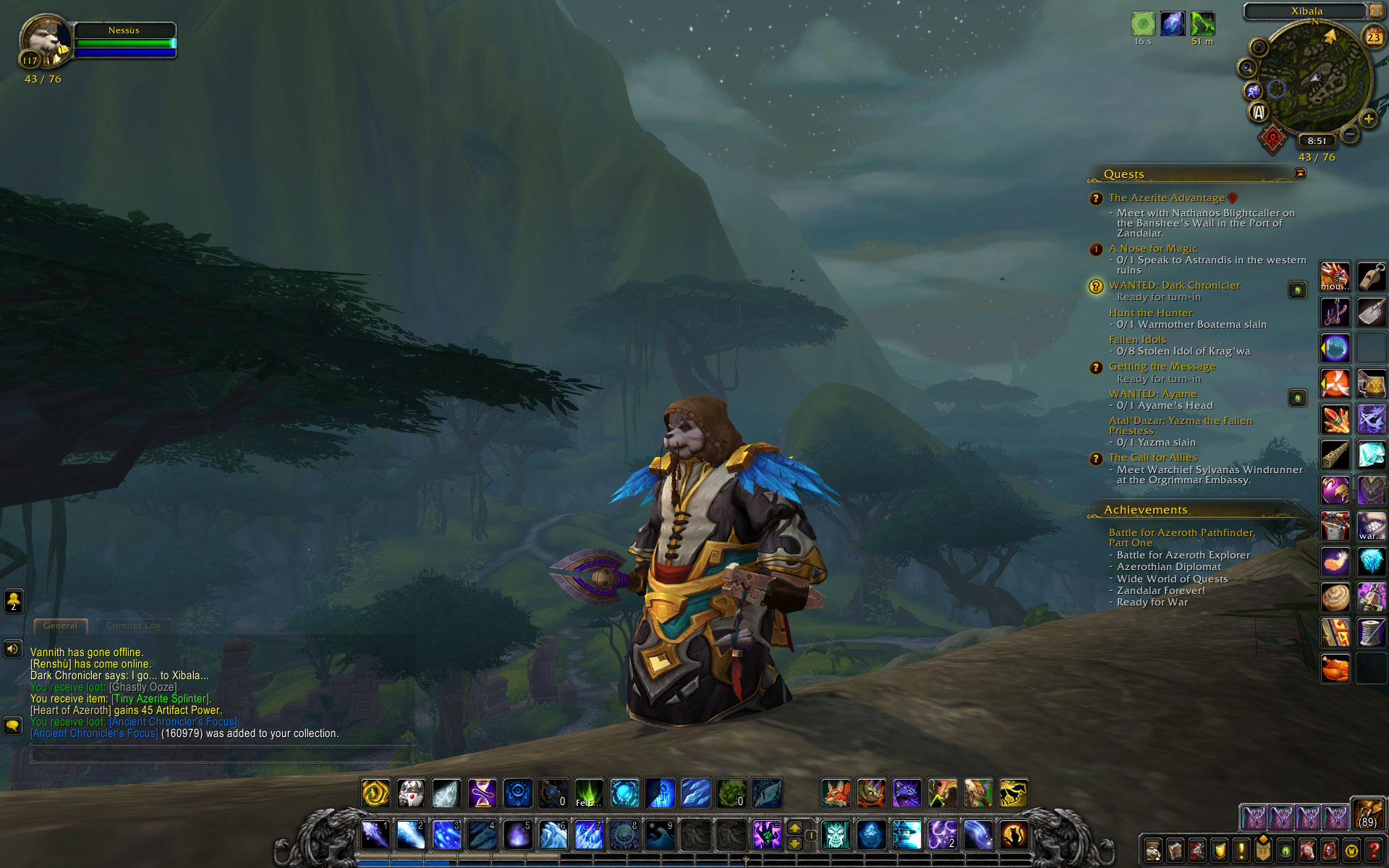Zoom in the minimap with the plus button
Viewport: 1389px width, 868px height.
(x=1368, y=119)
